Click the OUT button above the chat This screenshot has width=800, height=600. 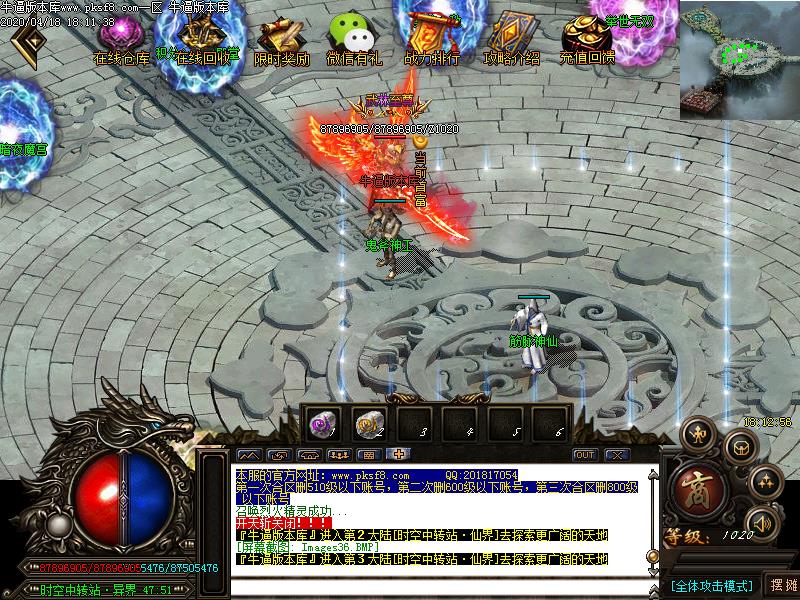[x=585, y=455]
